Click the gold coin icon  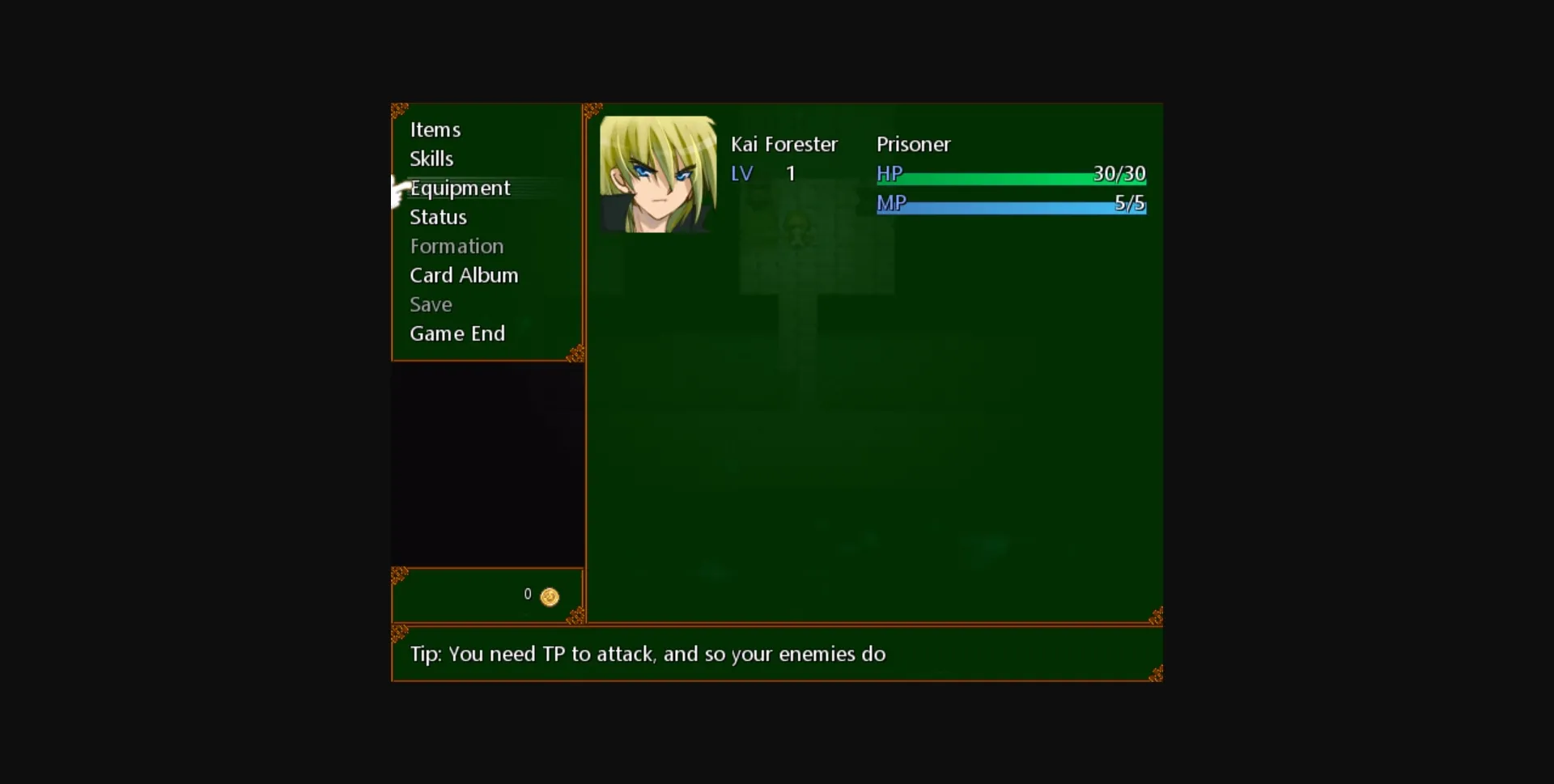549,596
